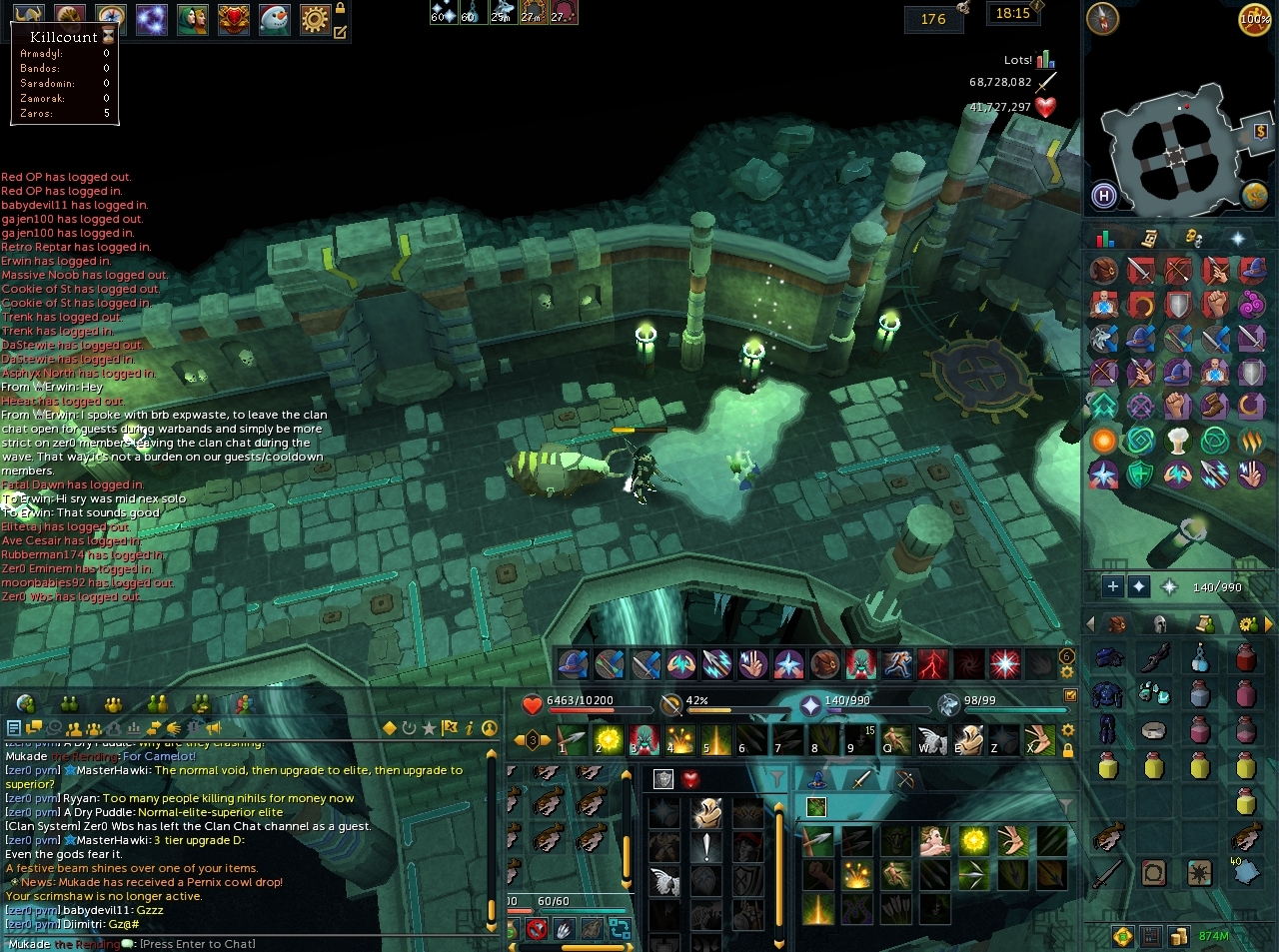
Task: Use the yellow sunburst ability in slot 2
Action: [x=609, y=740]
